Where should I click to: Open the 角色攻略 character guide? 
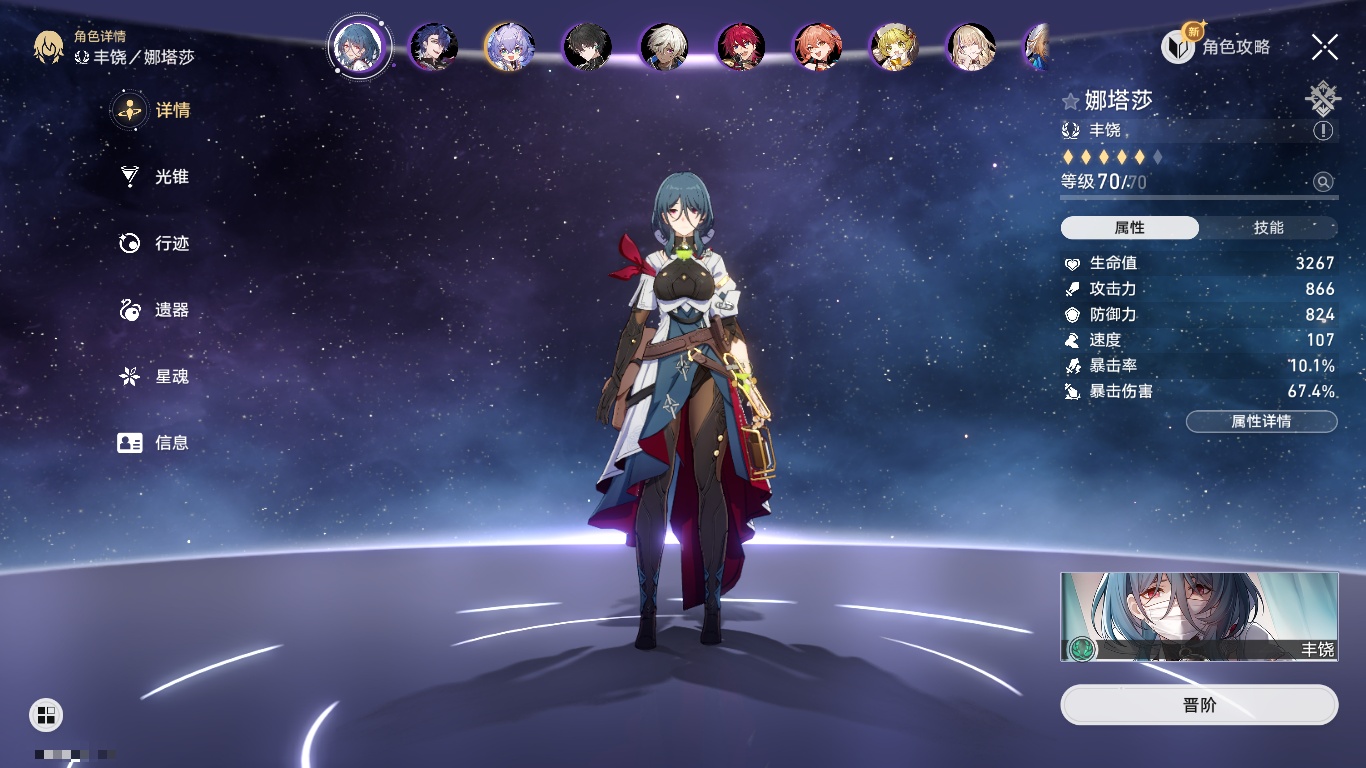point(1216,46)
